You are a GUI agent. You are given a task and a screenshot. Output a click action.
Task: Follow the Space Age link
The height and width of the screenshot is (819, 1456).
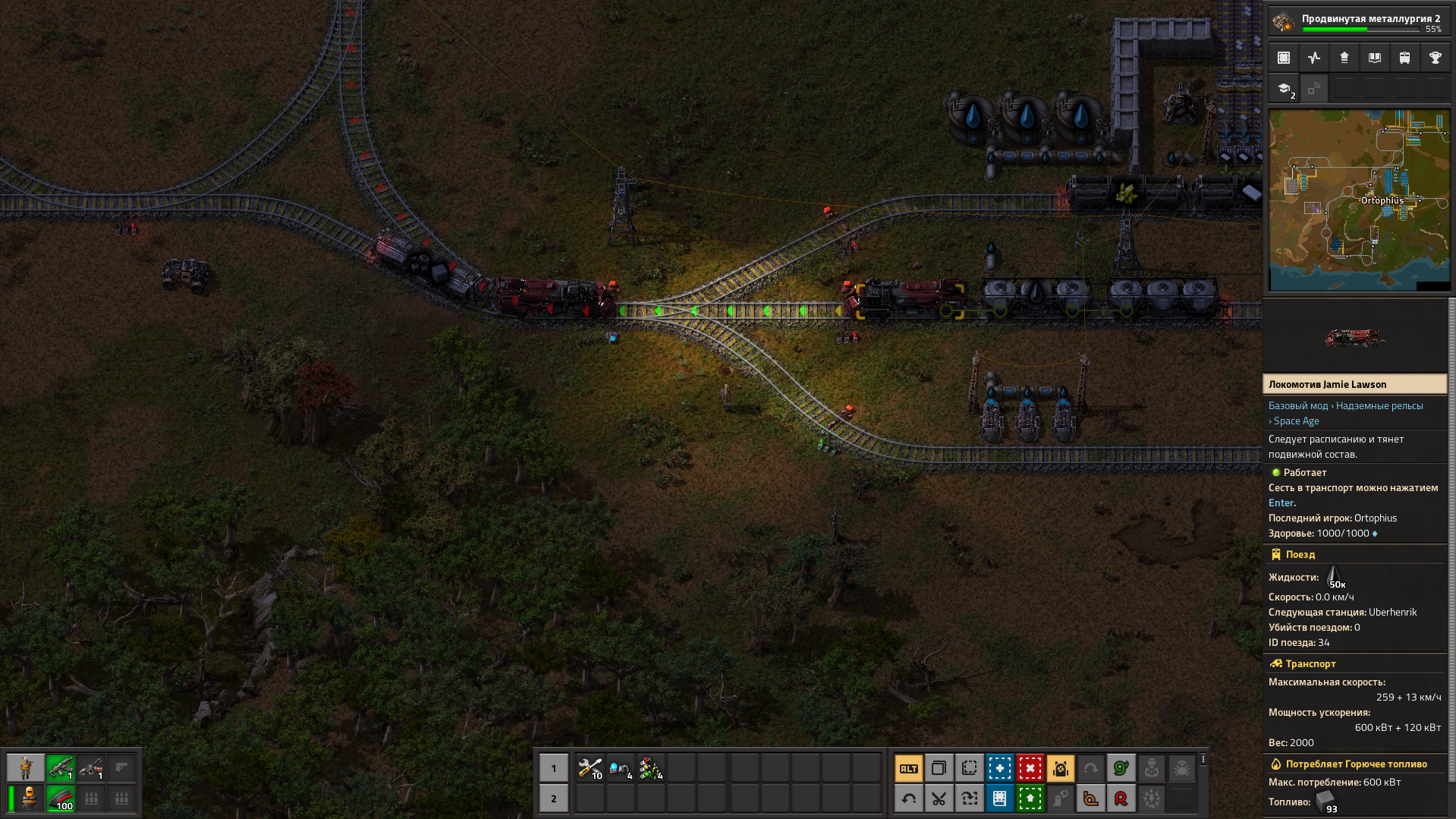(1296, 421)
